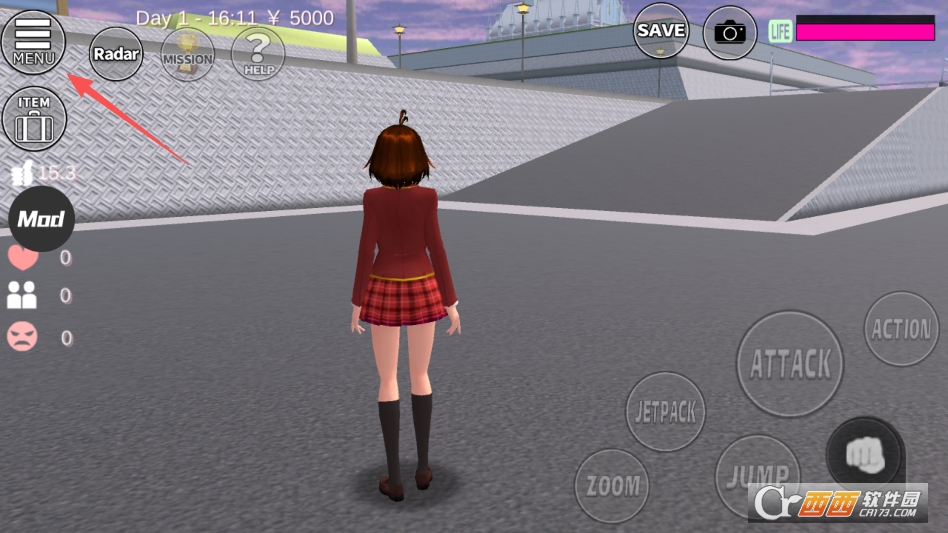Toggle the Radar button
The image size is (948, 533).
click(116, 53)
